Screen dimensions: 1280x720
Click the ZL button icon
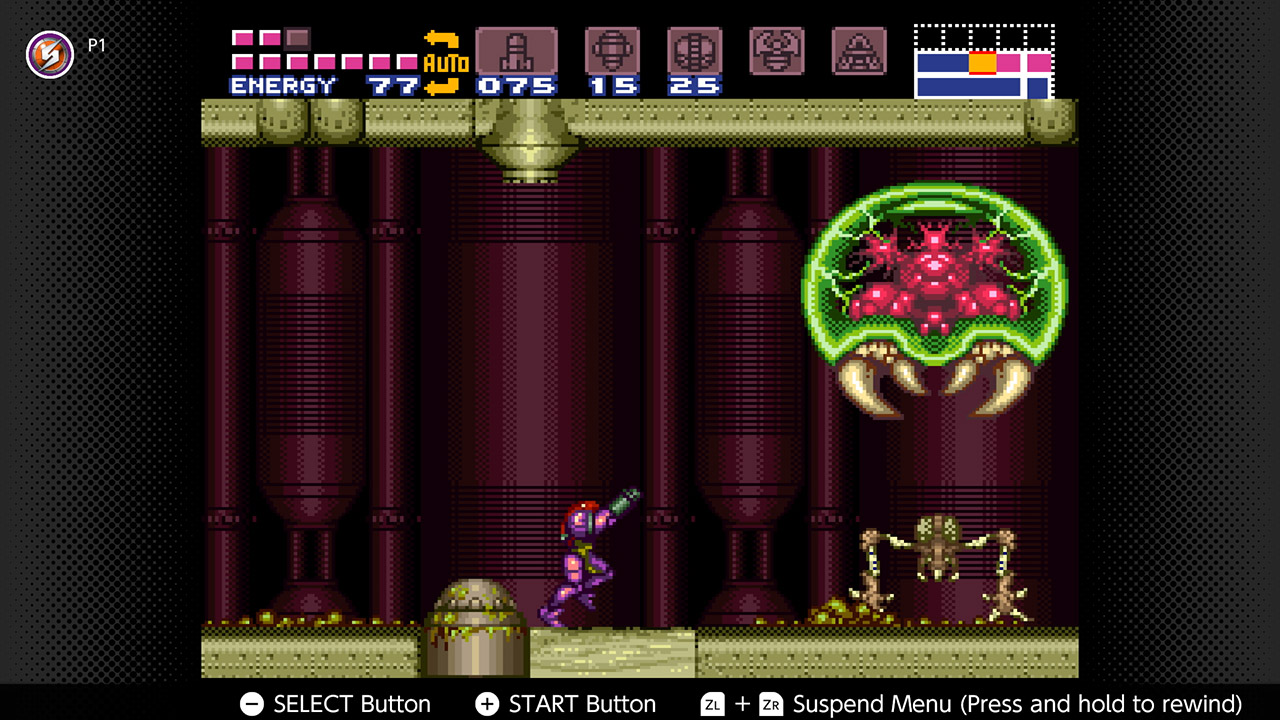712,704
